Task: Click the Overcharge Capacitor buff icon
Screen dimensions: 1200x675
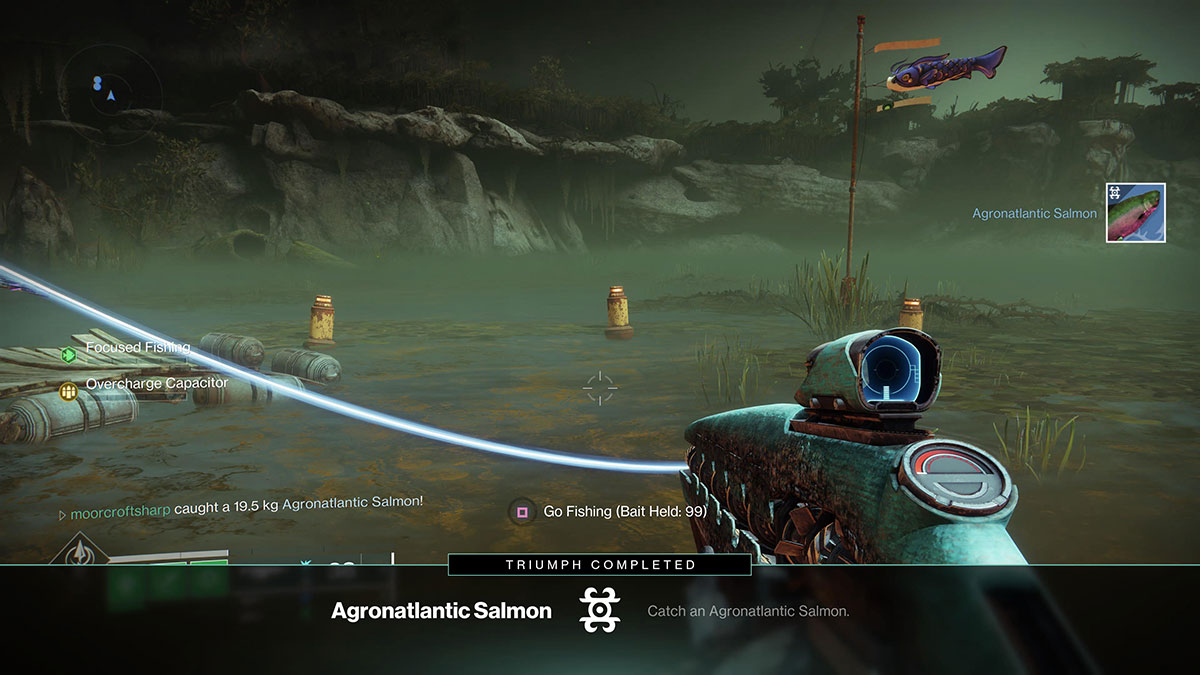Action: (68, 390)
